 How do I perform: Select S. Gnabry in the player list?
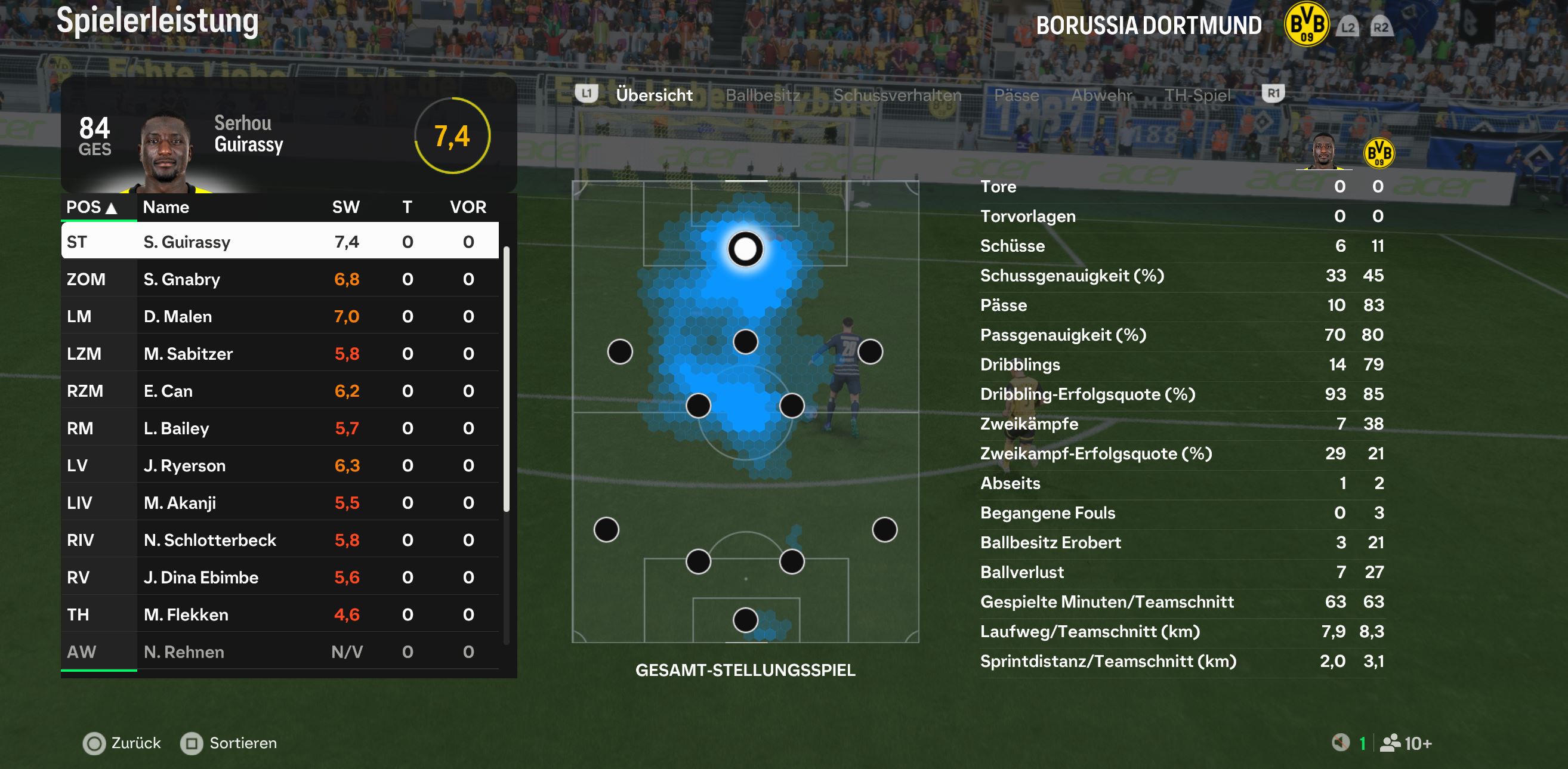click(280, 279)
